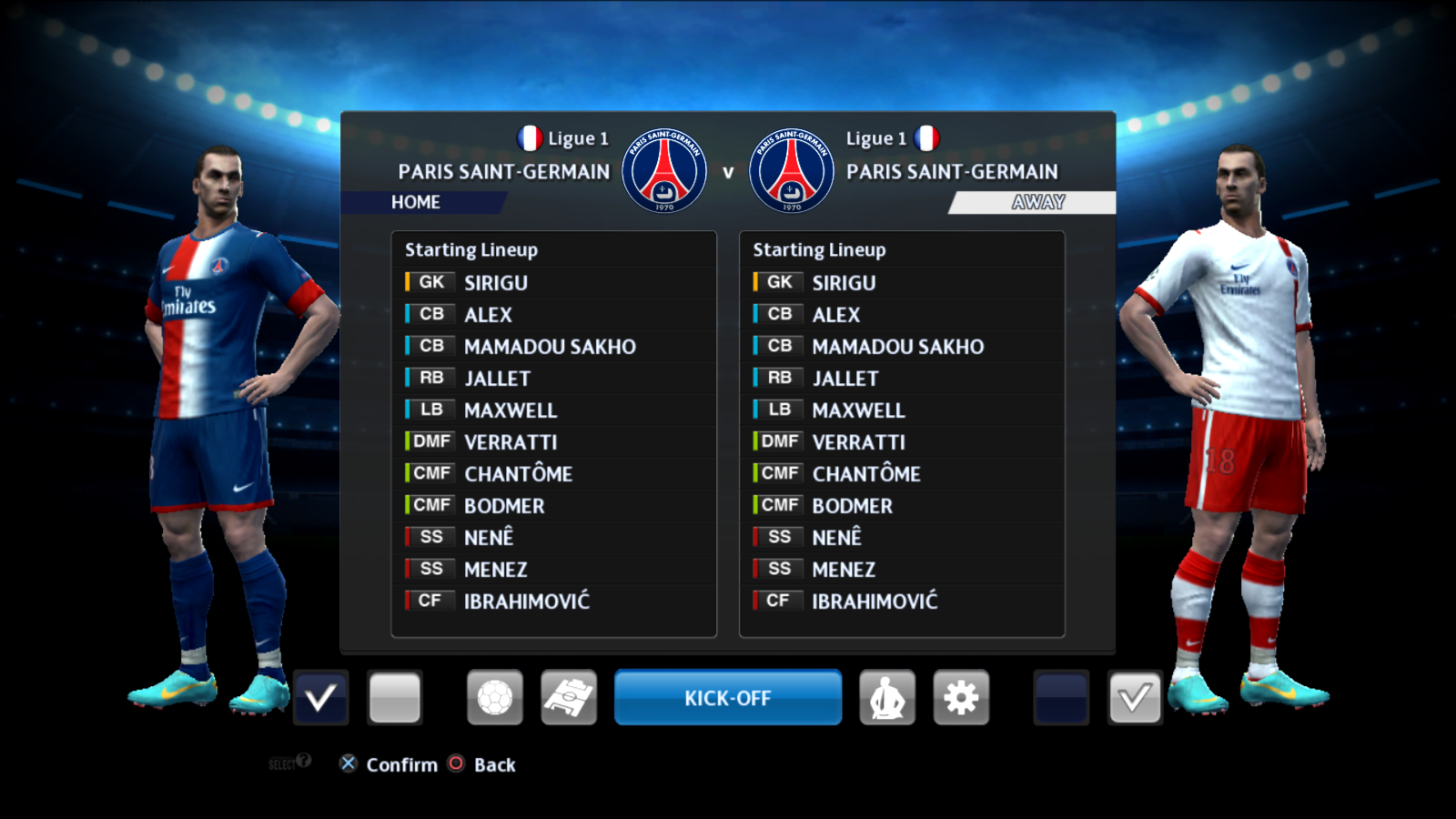This screenshot has height=819, width=1456.
Task: Open the settings gear icon
Action: pyautogui.click(x=960, y=698)
